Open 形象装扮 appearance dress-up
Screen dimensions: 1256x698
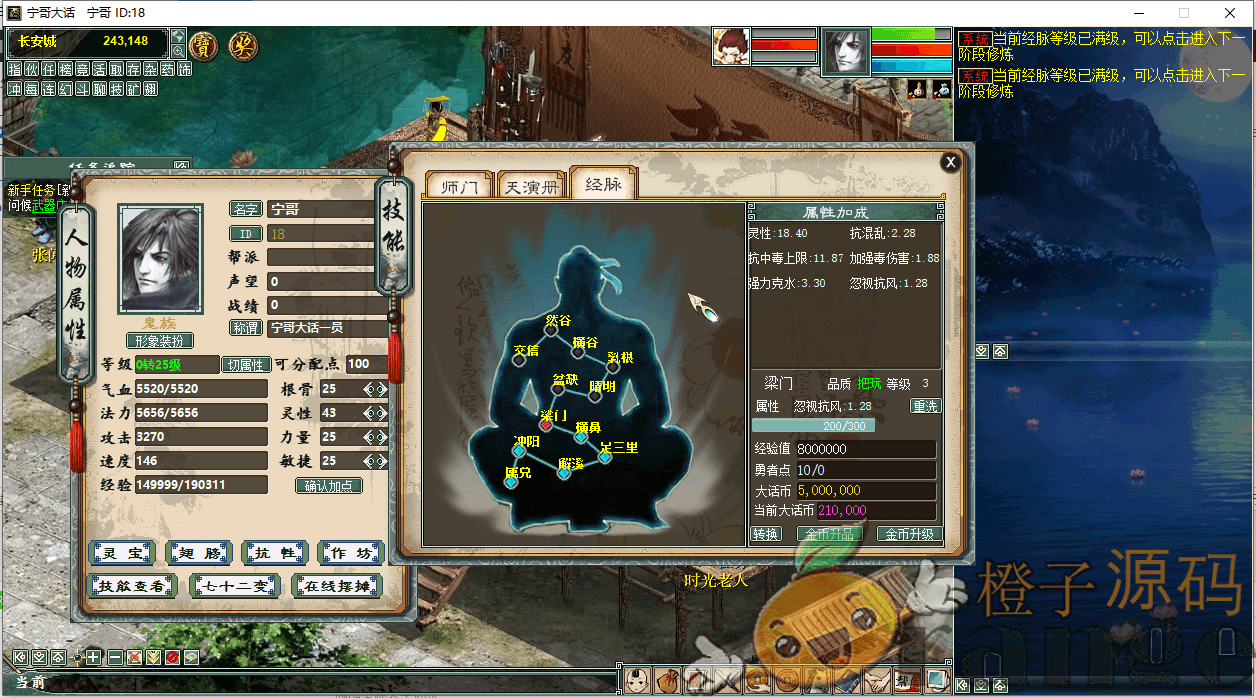[160, 341]
